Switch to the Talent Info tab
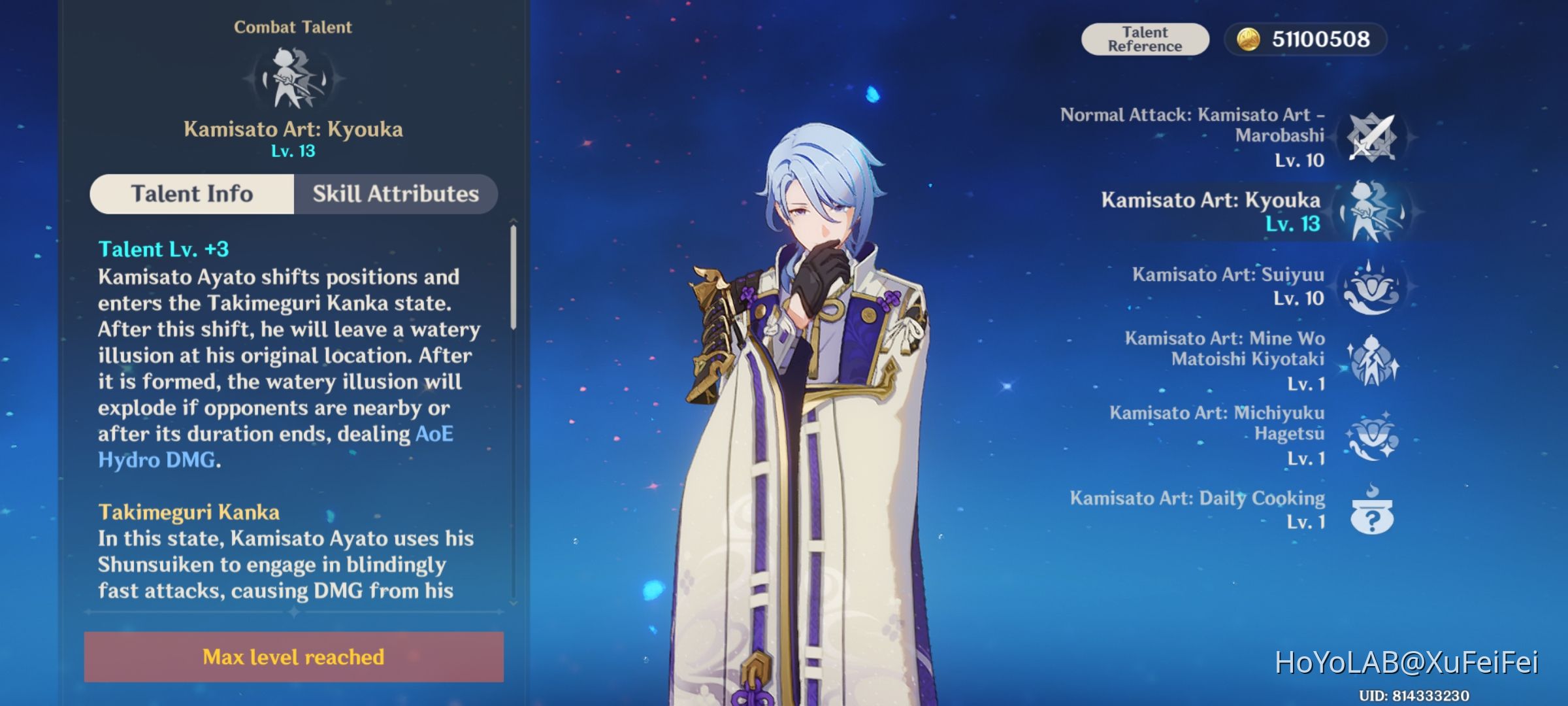The width and height of the screenshot is (1568, 706). pos(192,193)
